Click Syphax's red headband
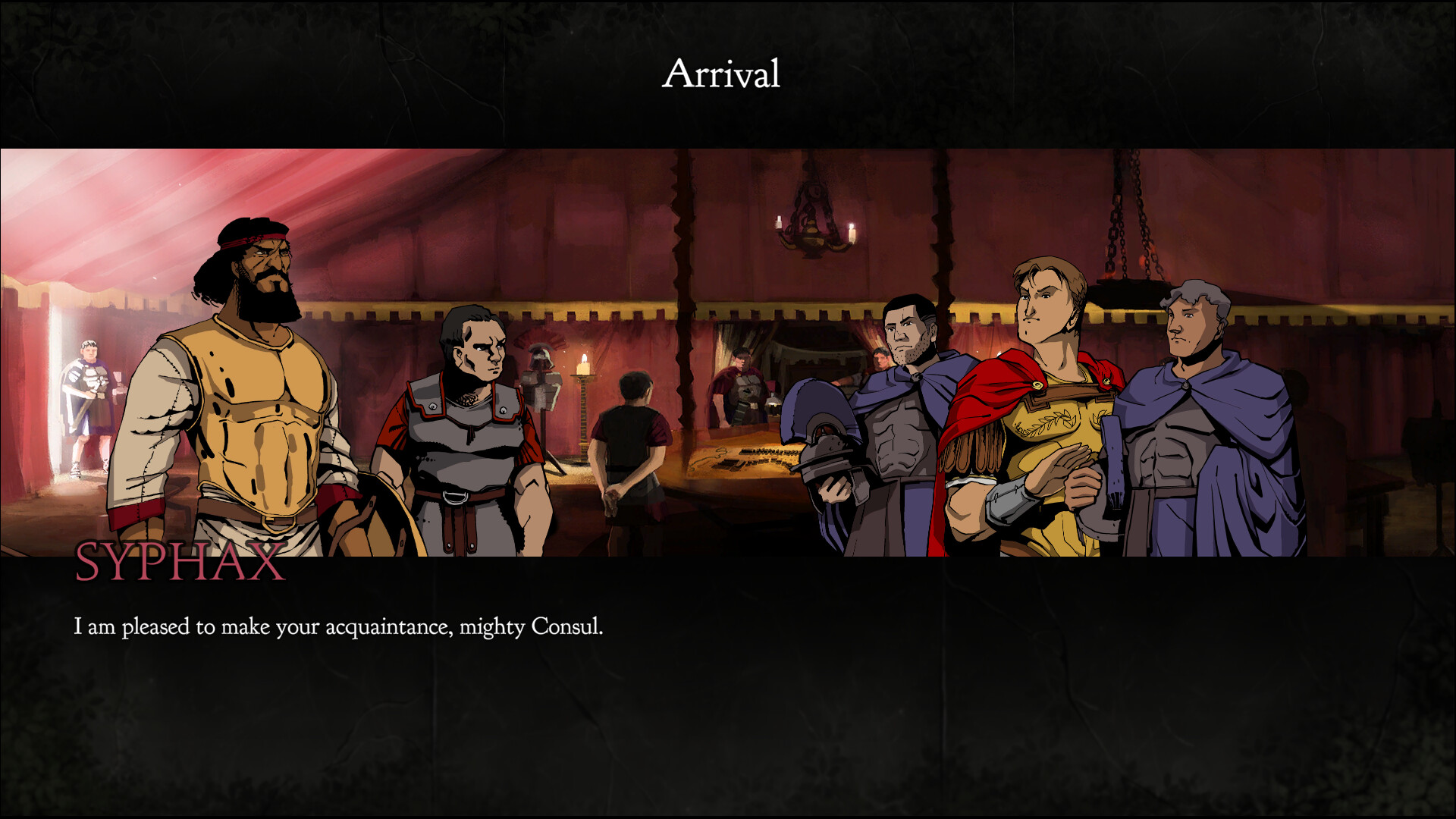1456x819 pixels. (250, 239)
